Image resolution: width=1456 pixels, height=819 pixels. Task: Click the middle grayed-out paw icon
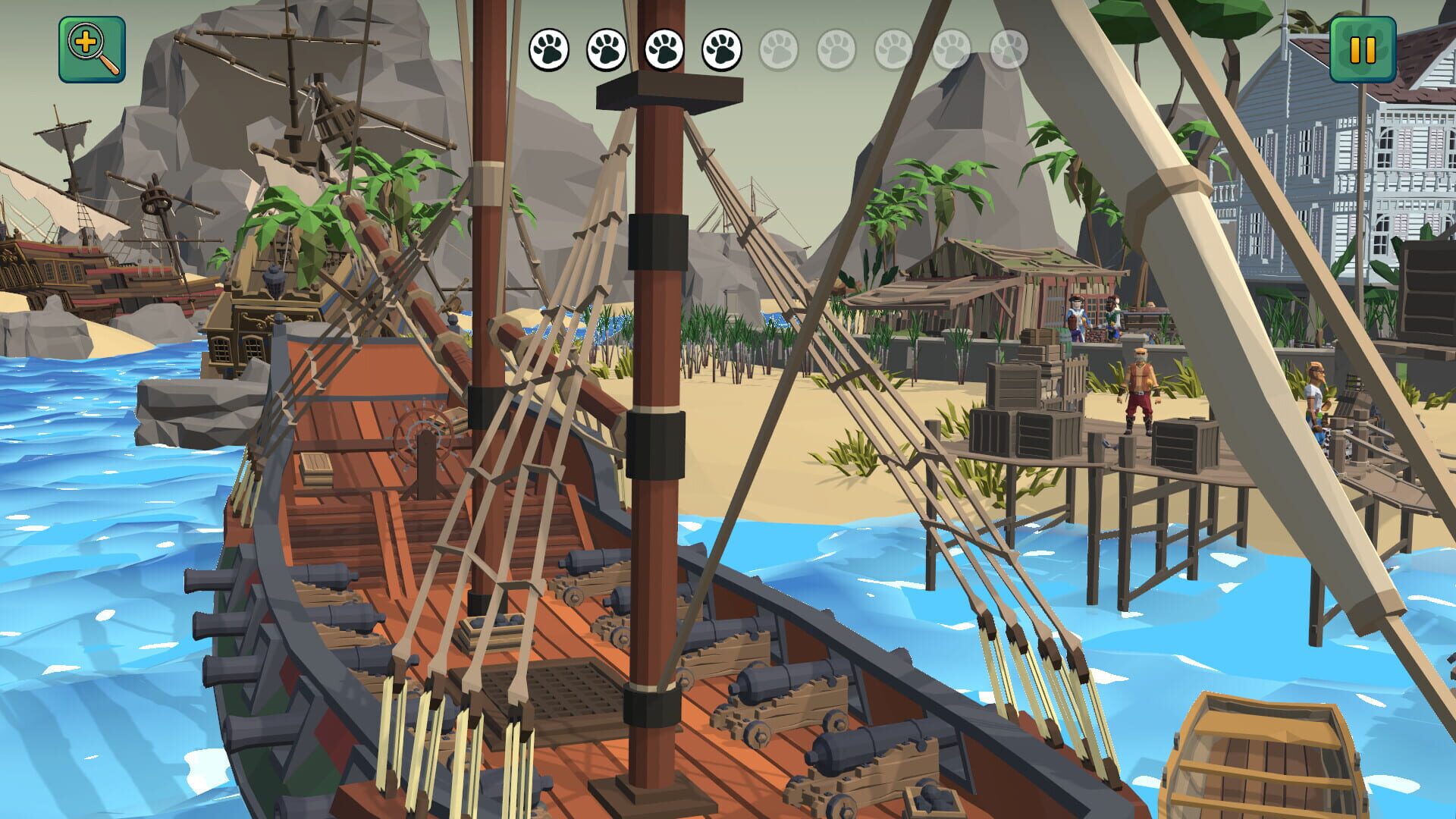[x=892, y=49]
